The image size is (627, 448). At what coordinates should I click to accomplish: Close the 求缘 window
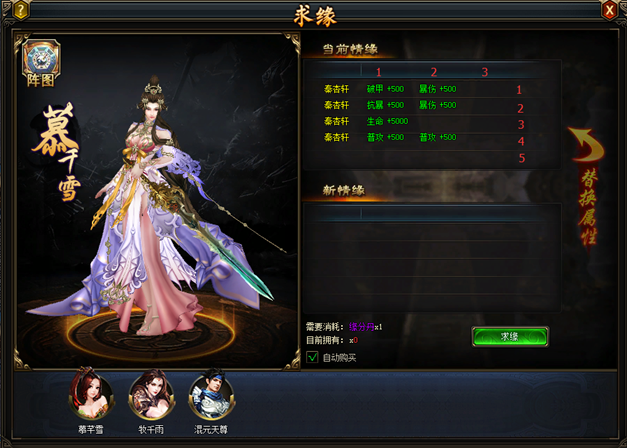(x=609, y=10)
